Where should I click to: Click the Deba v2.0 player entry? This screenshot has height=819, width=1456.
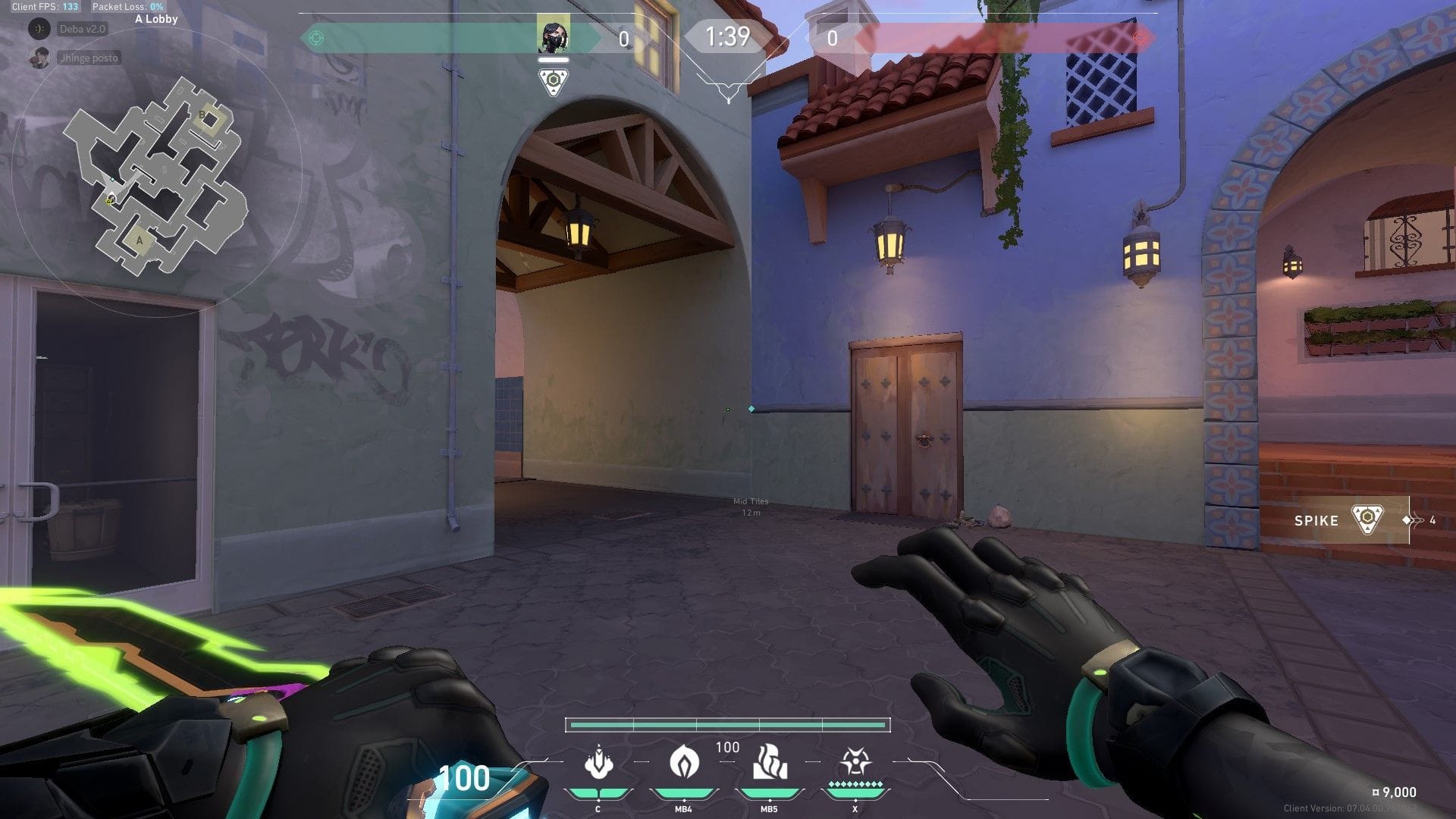pyautogui.click(x=82, y=29)
